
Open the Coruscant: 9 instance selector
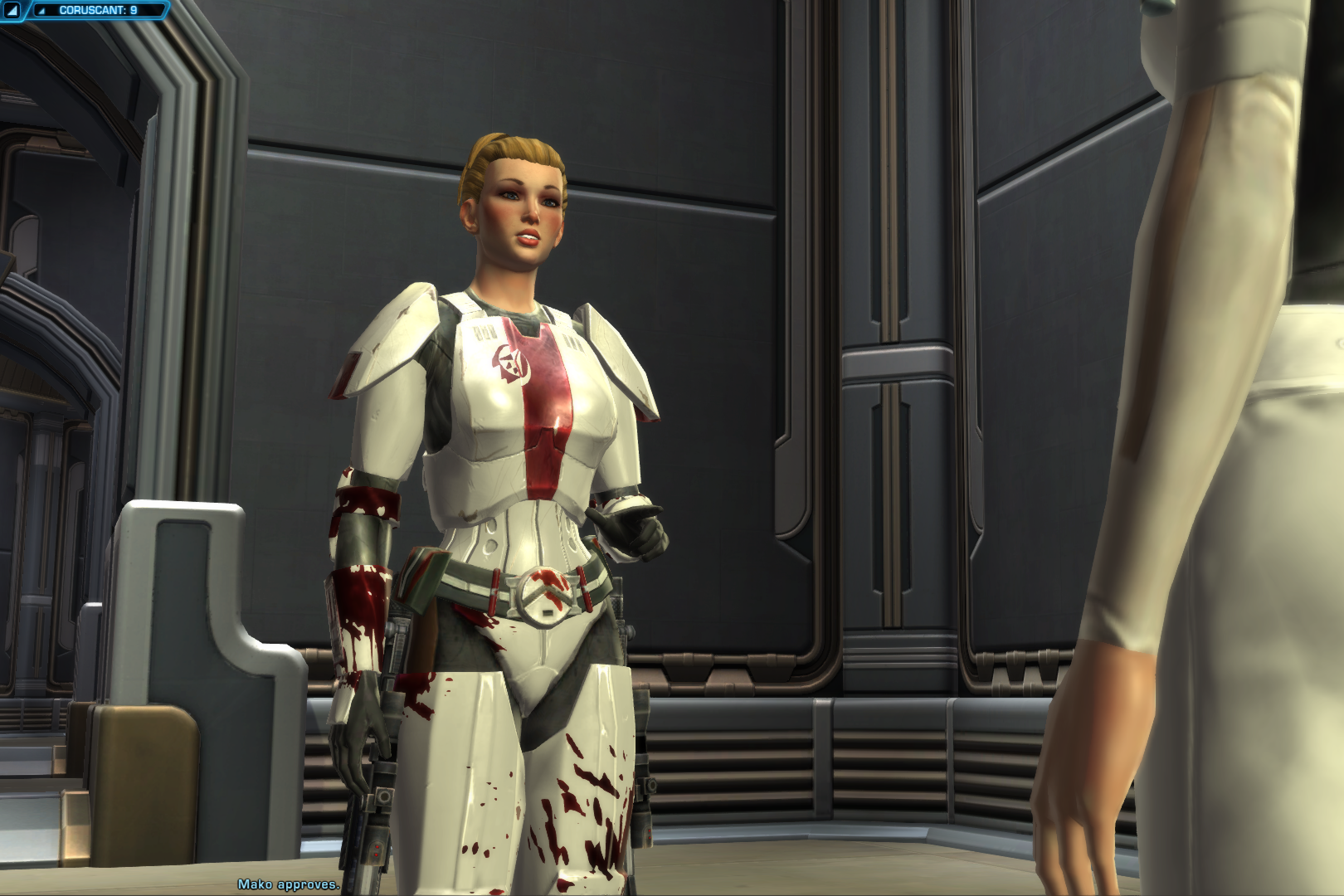pyautogui.click(x=98, y=11)
